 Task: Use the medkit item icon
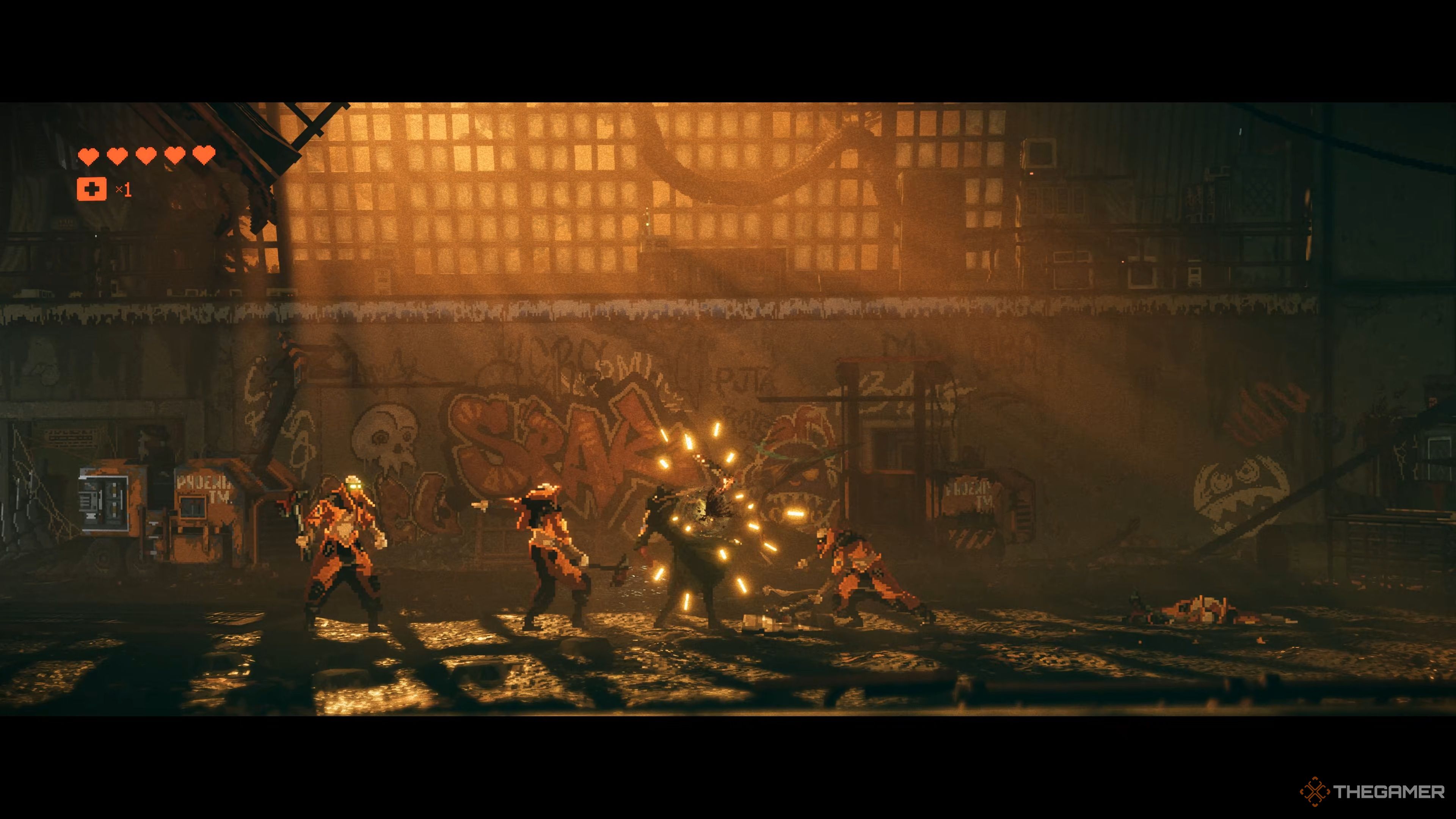click(x=91, y=189)
